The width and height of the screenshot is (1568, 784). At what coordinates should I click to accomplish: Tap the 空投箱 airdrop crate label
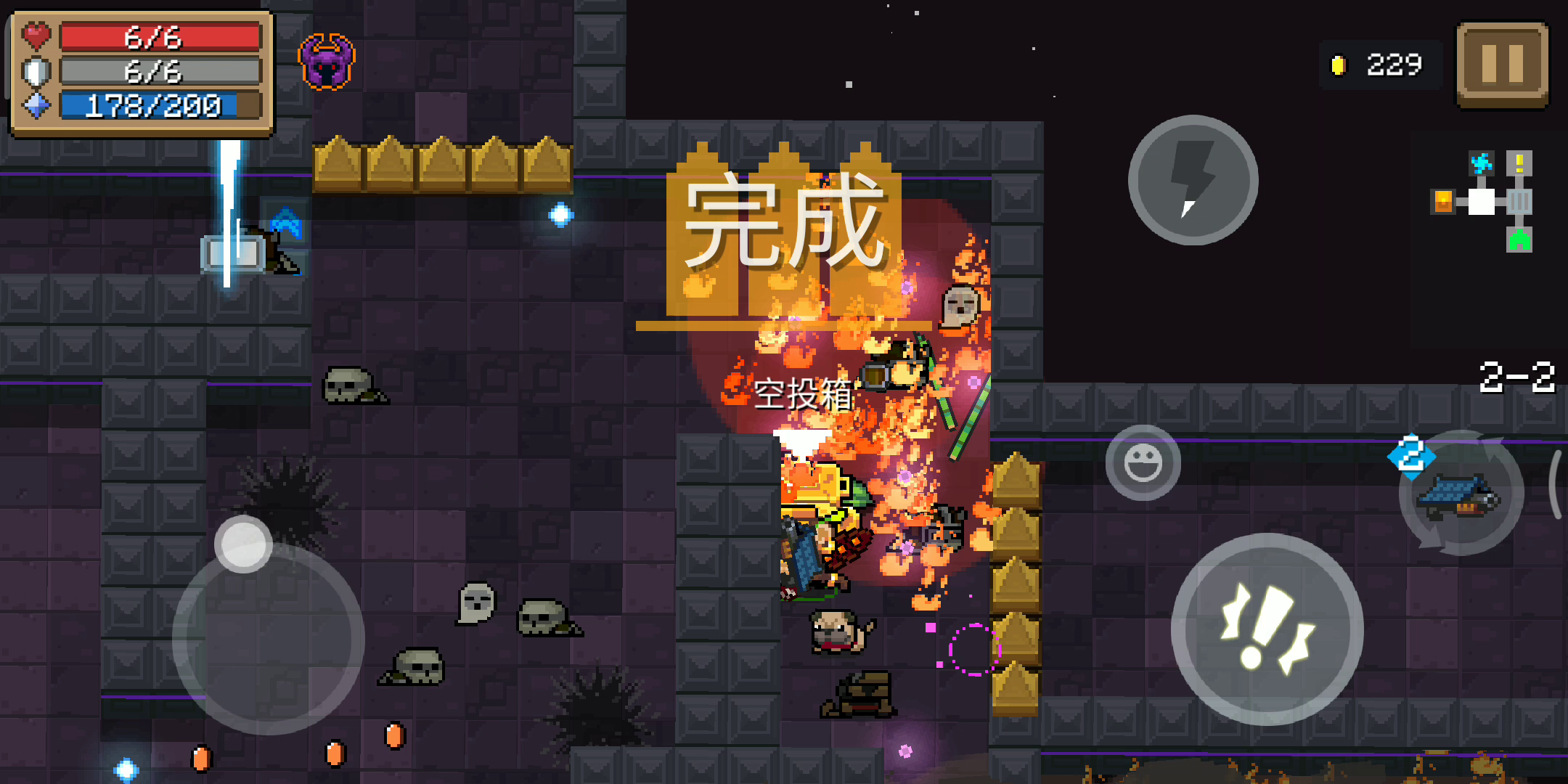click(804, 396)
